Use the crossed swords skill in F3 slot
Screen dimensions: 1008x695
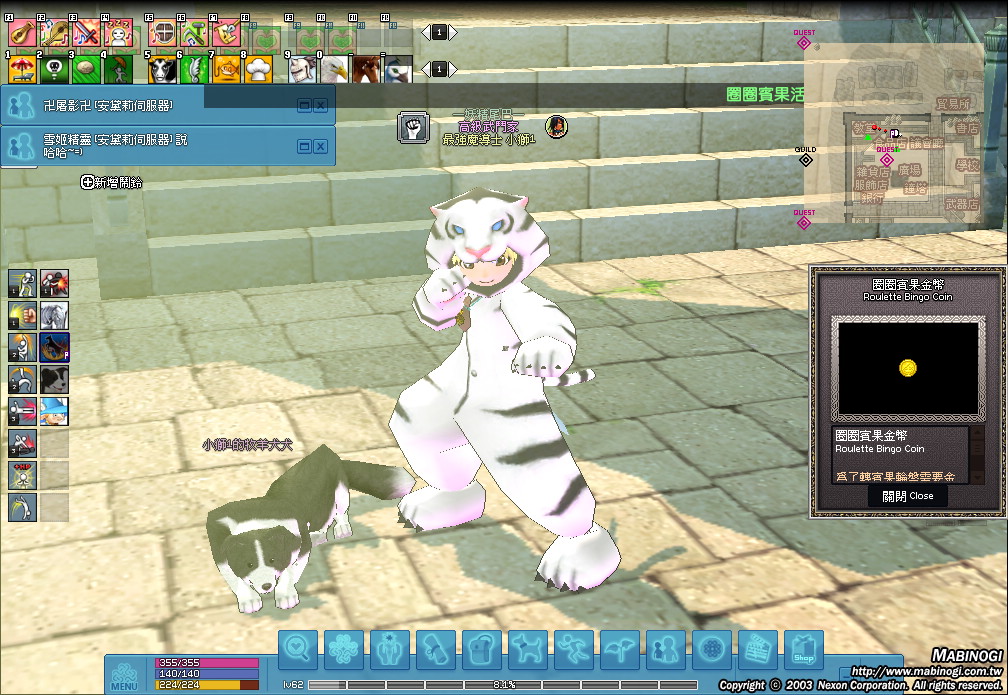(85, 35)
